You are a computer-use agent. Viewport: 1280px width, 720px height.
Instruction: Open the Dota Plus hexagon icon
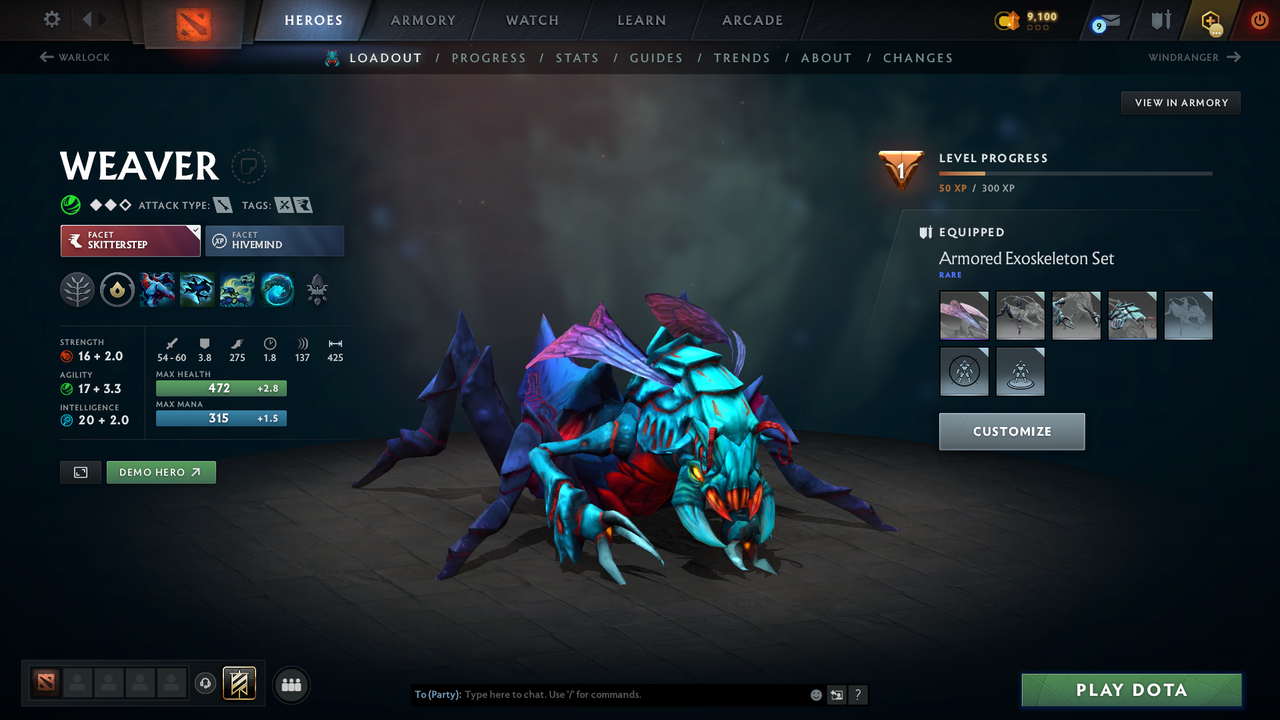point(1209,20)
